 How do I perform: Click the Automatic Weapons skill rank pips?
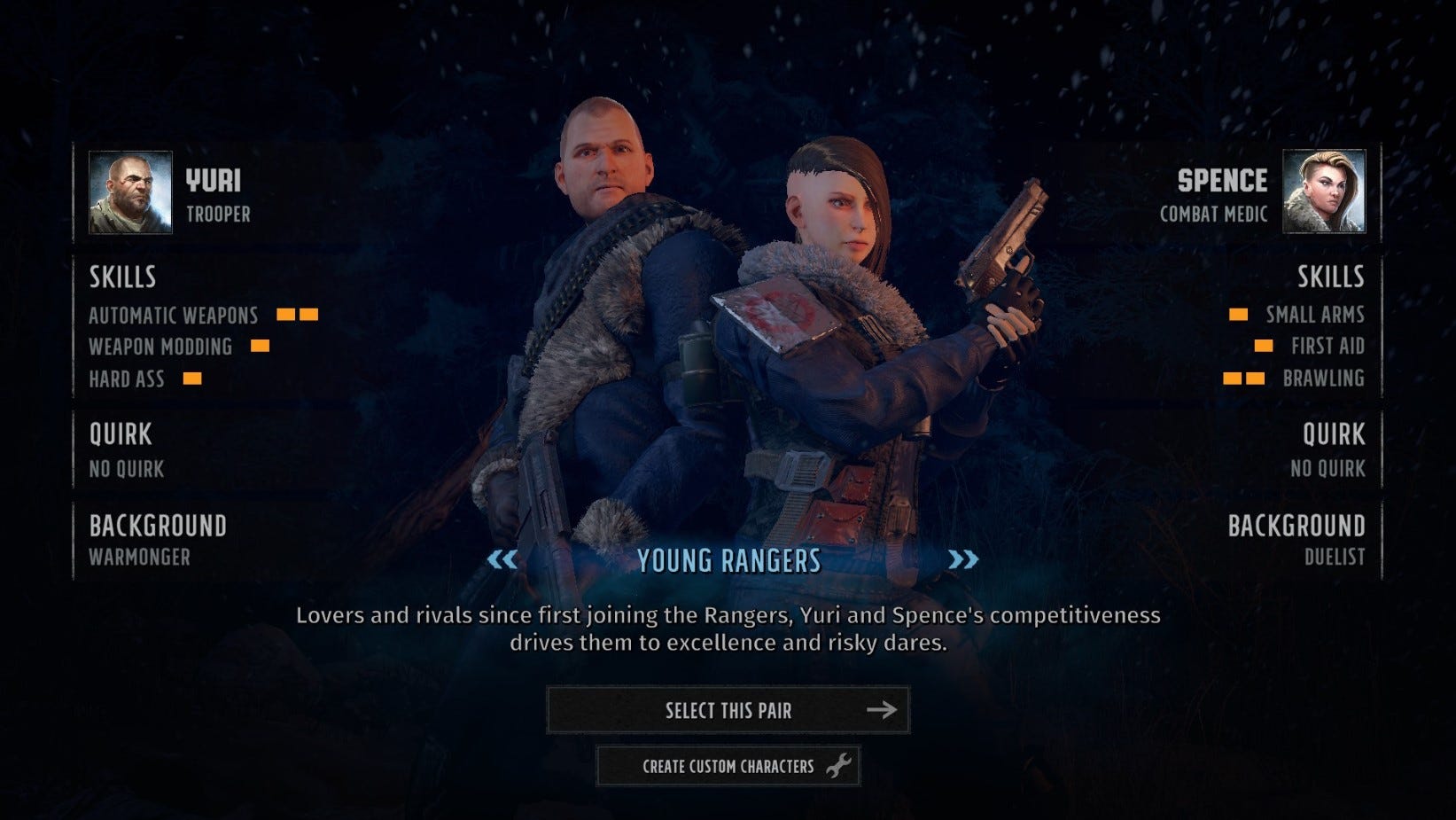299,315
